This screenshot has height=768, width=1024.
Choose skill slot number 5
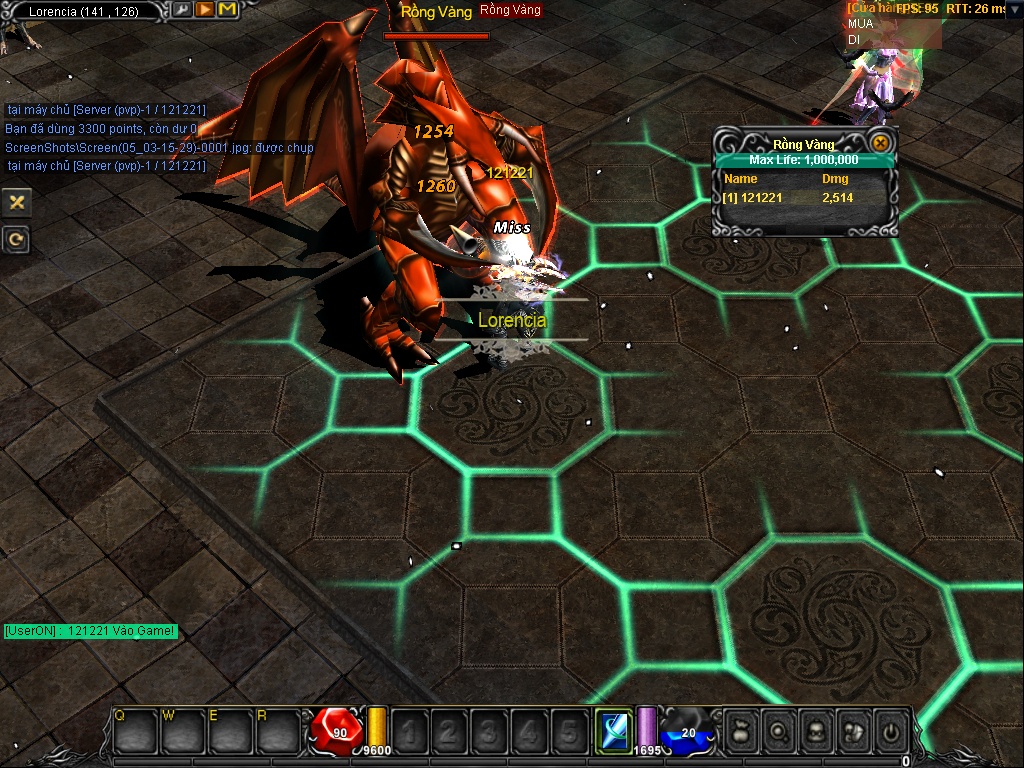[568, 731]
